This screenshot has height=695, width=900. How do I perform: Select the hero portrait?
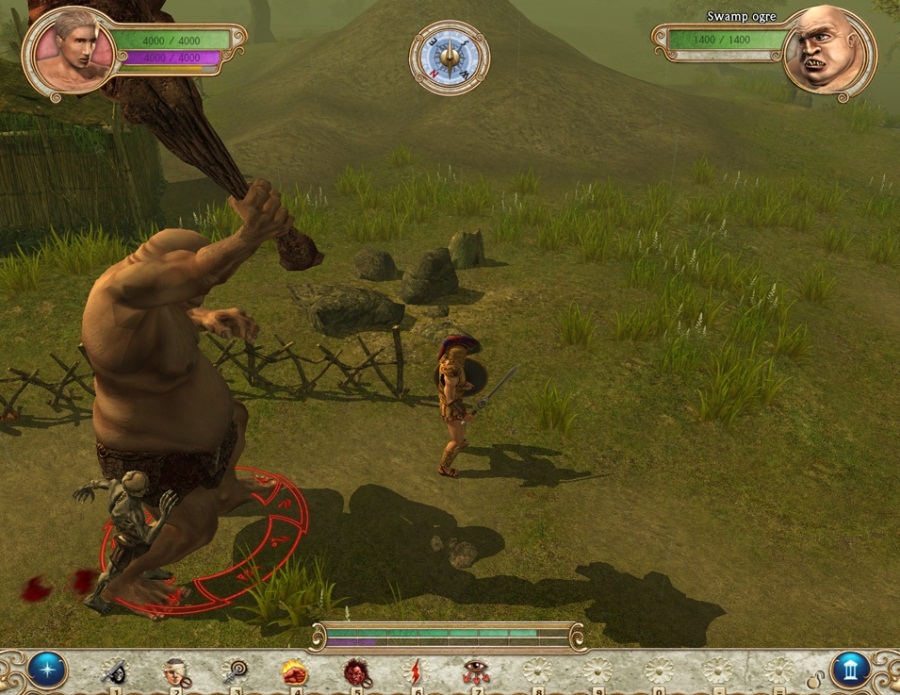coord(72,50)
